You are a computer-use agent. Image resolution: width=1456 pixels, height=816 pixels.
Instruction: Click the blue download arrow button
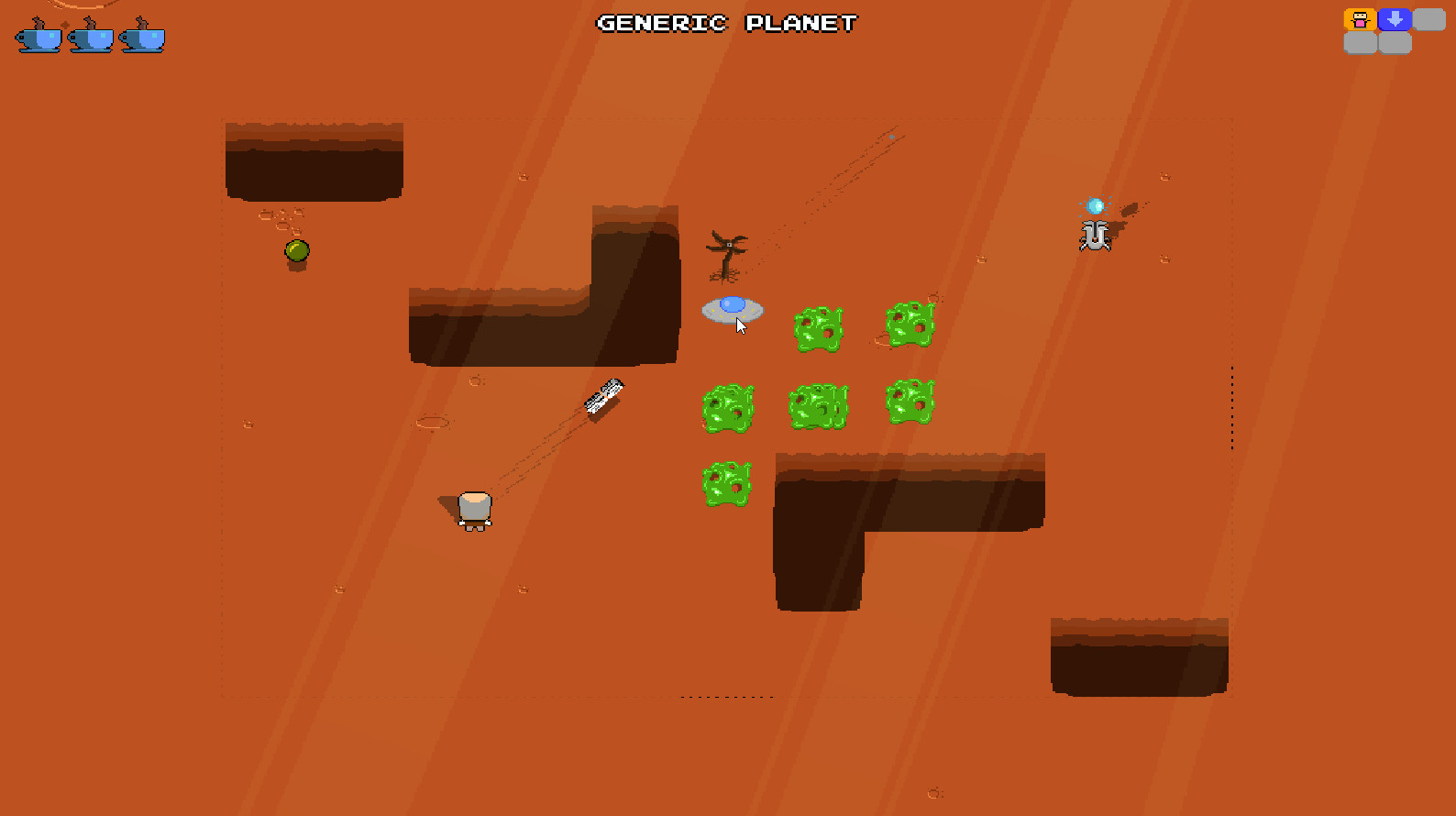click(x=1394, y=19)
